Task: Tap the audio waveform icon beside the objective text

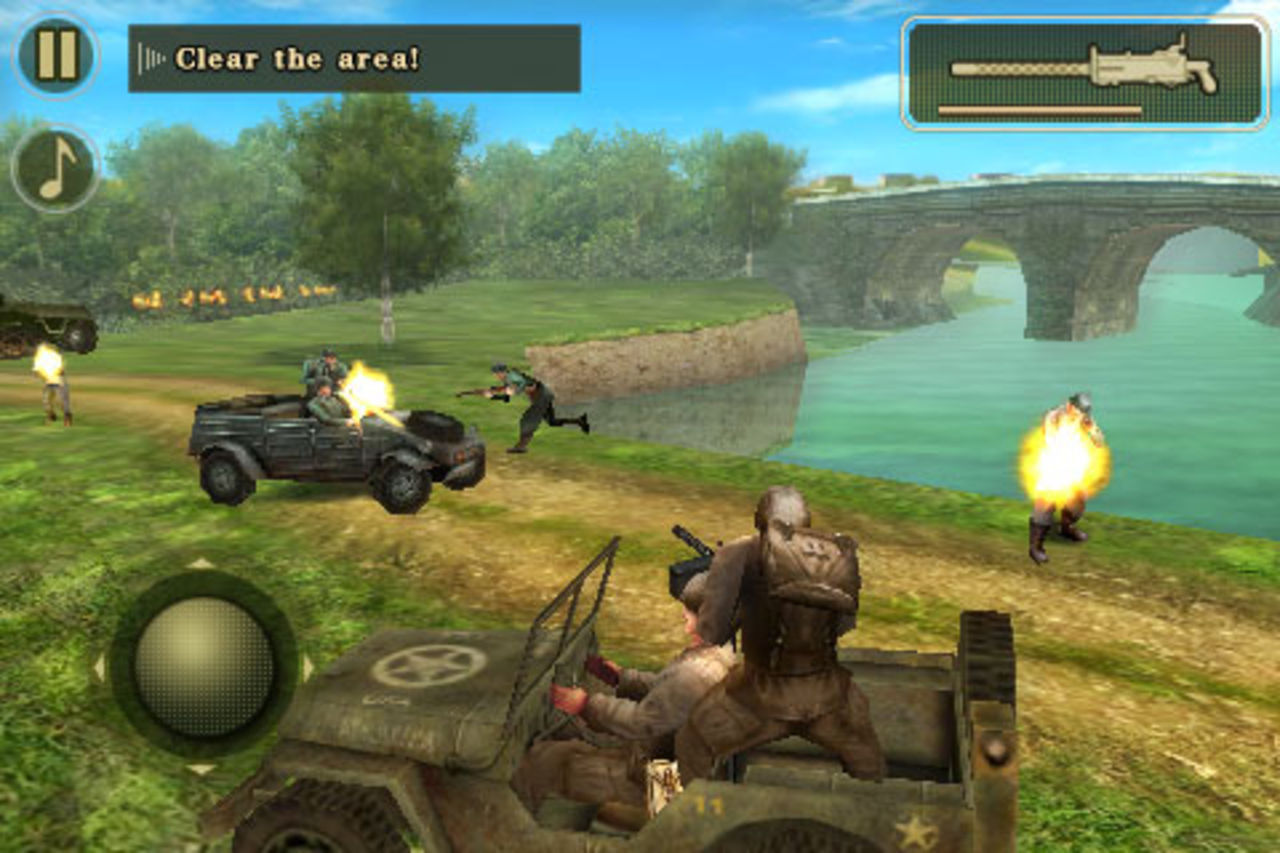Action: tap(150, 56)
